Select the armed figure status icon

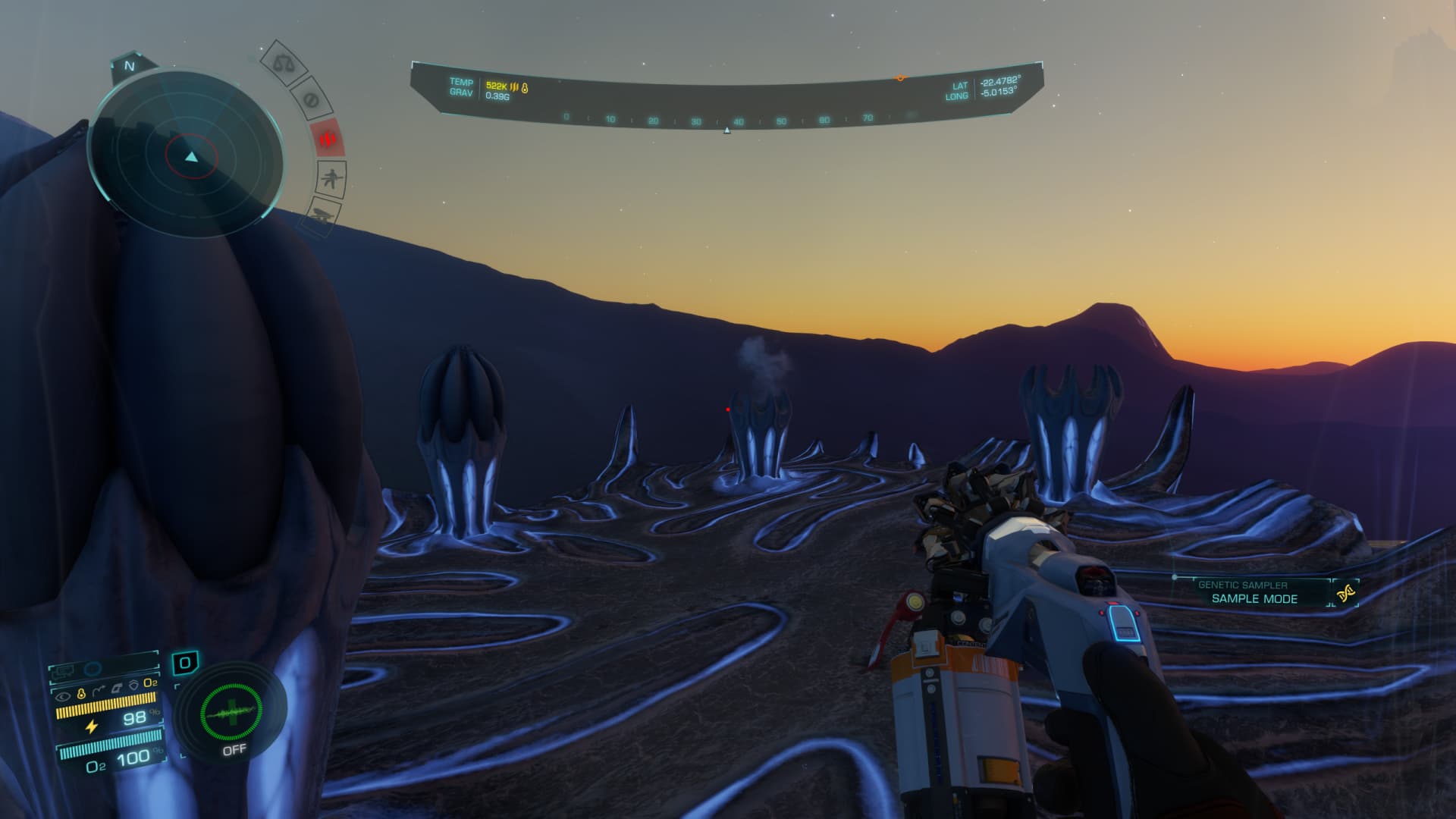click(x=331, y=180)
